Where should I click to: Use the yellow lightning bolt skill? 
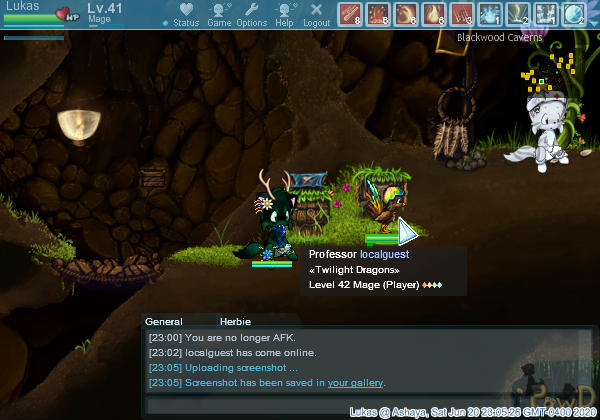pos(518,14)
